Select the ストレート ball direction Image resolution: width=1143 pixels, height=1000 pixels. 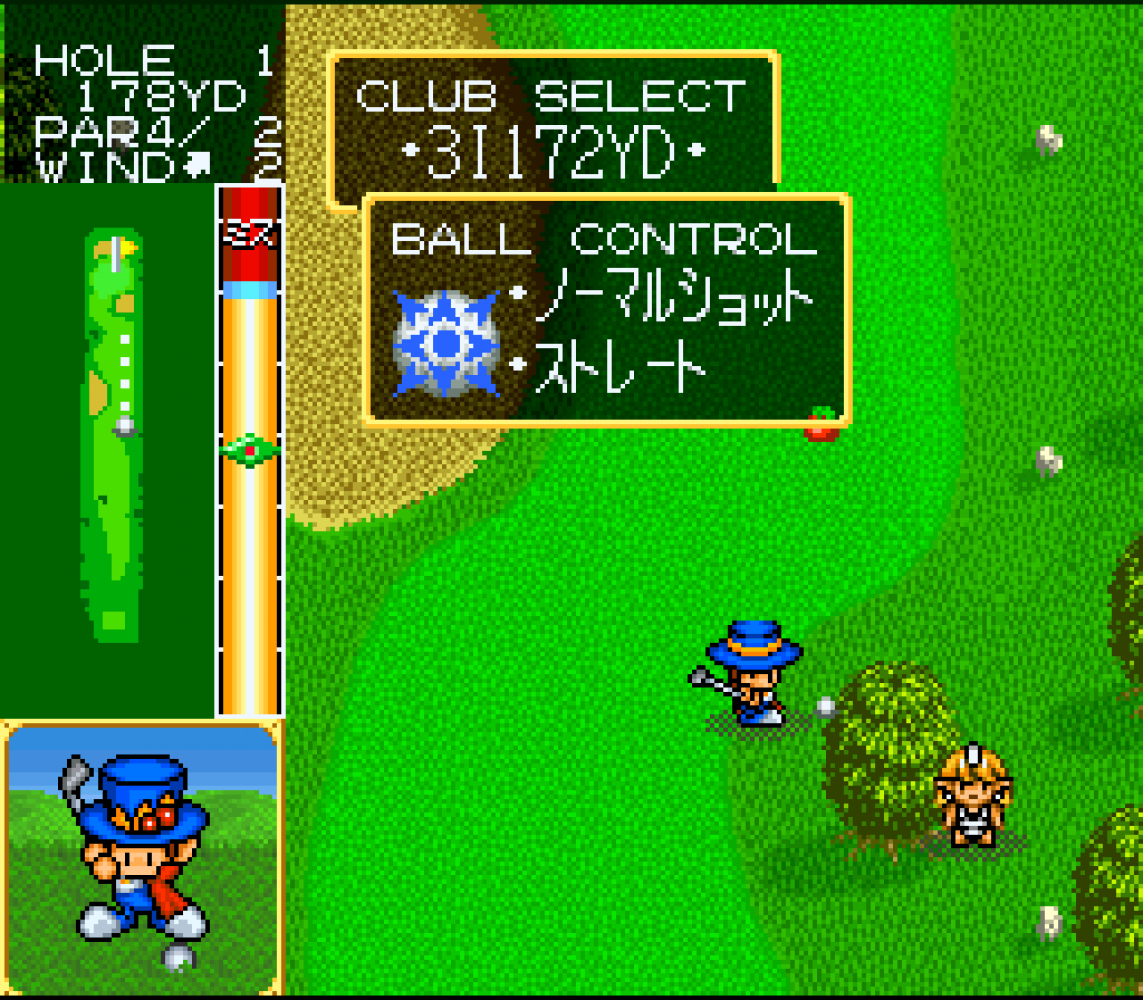coord(610,369)
